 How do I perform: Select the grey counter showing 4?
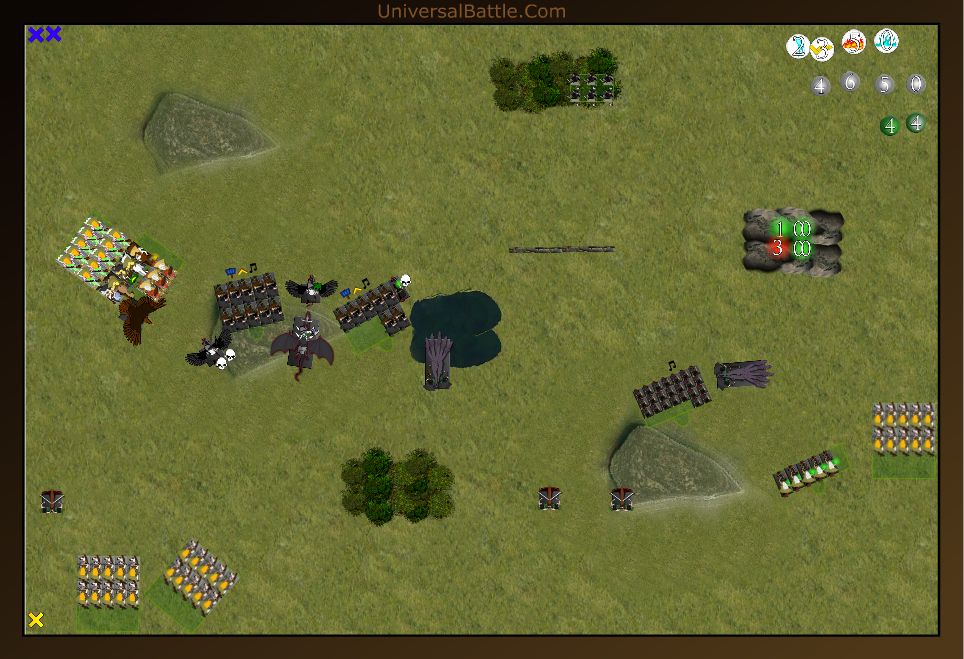(x=821, y=86)
